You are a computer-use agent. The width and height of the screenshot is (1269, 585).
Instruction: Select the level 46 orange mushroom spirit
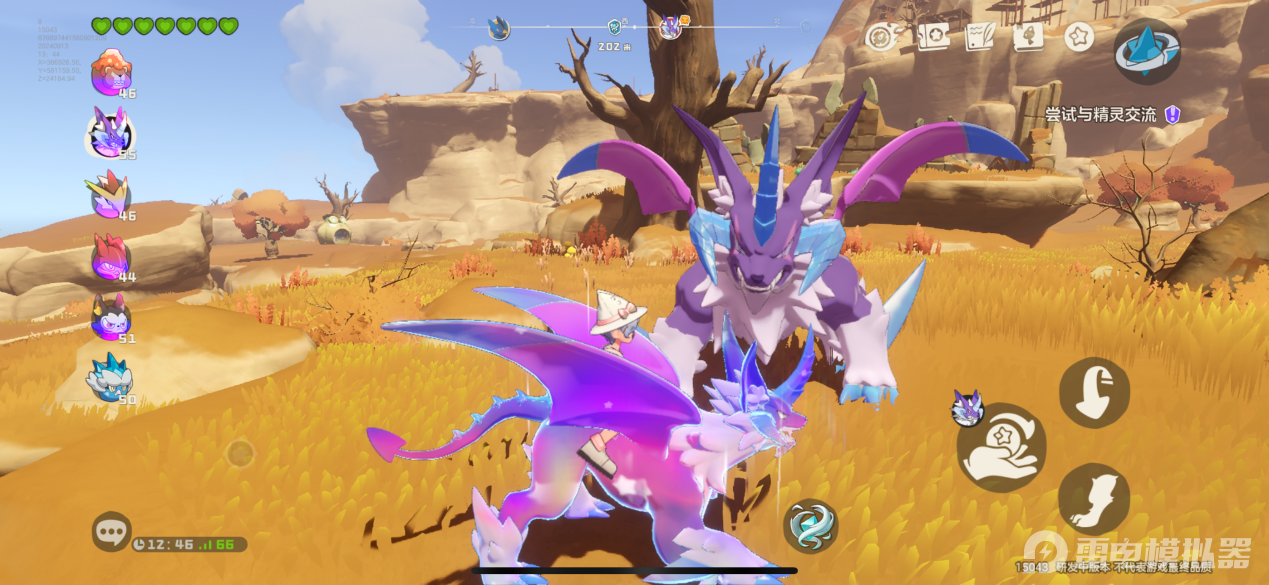tap(111, 72)
